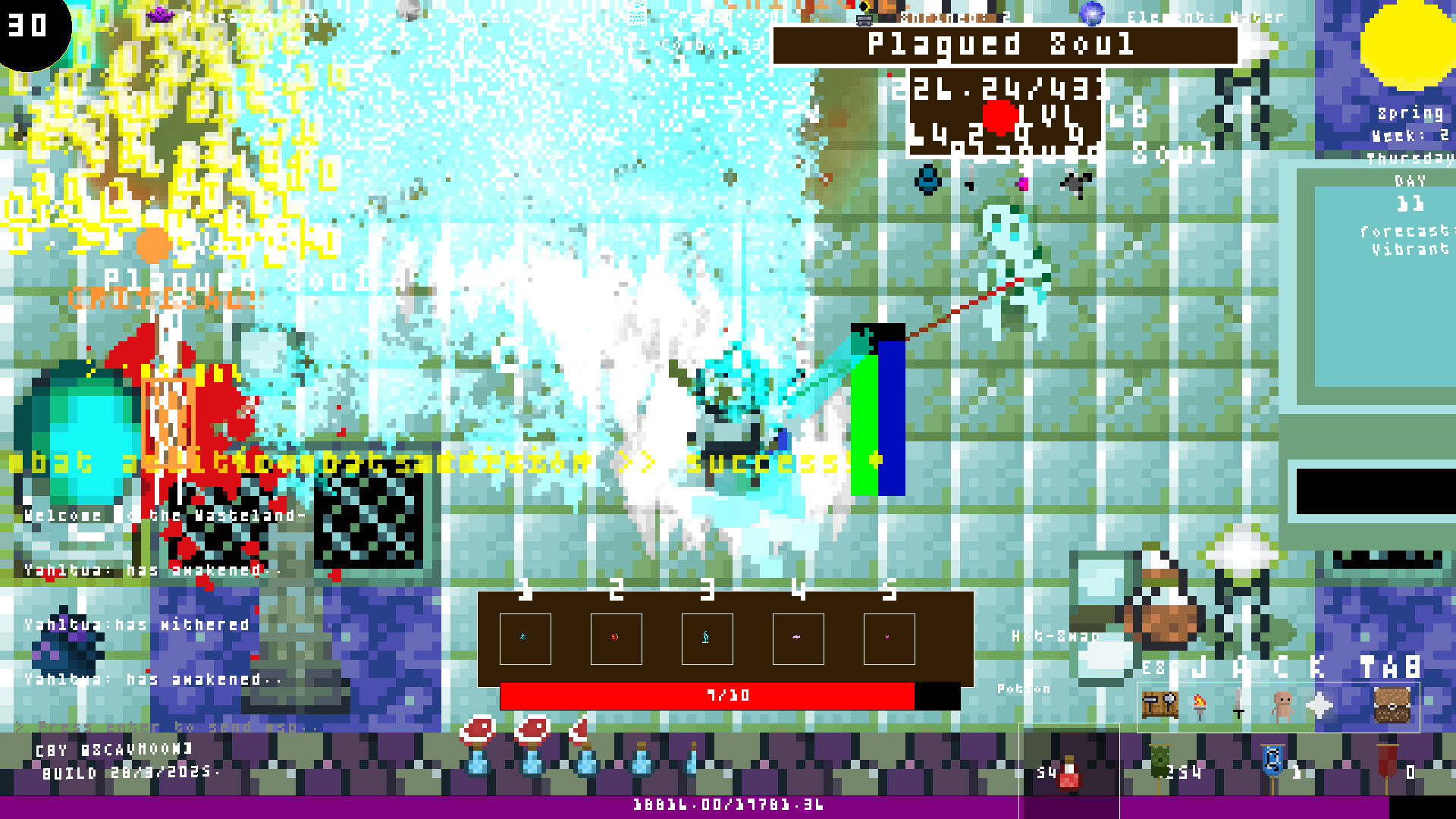Select the crafting workbench icon in the Jack Tab bar
1456x819 pixels.
coord(1159,704)
